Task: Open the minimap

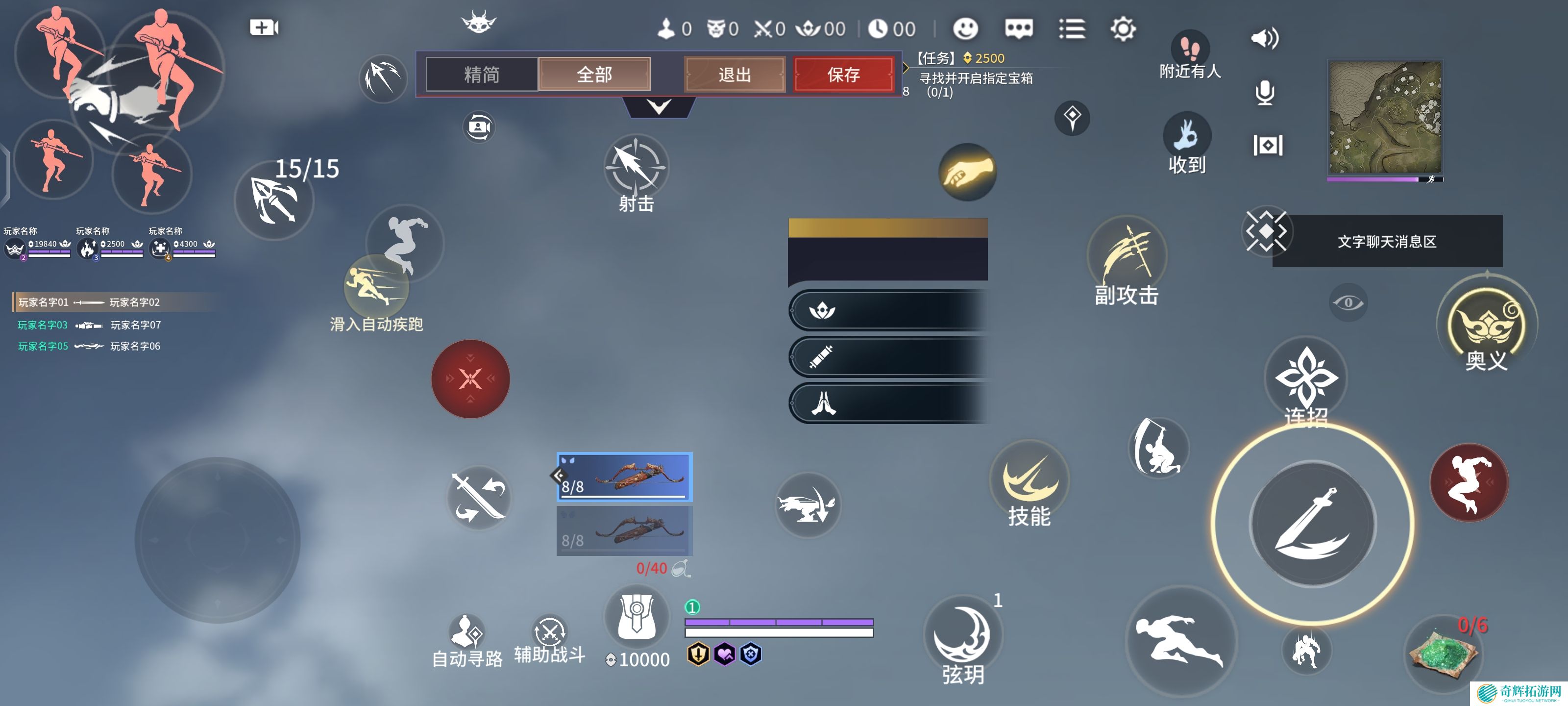Action: [1384, 117]
